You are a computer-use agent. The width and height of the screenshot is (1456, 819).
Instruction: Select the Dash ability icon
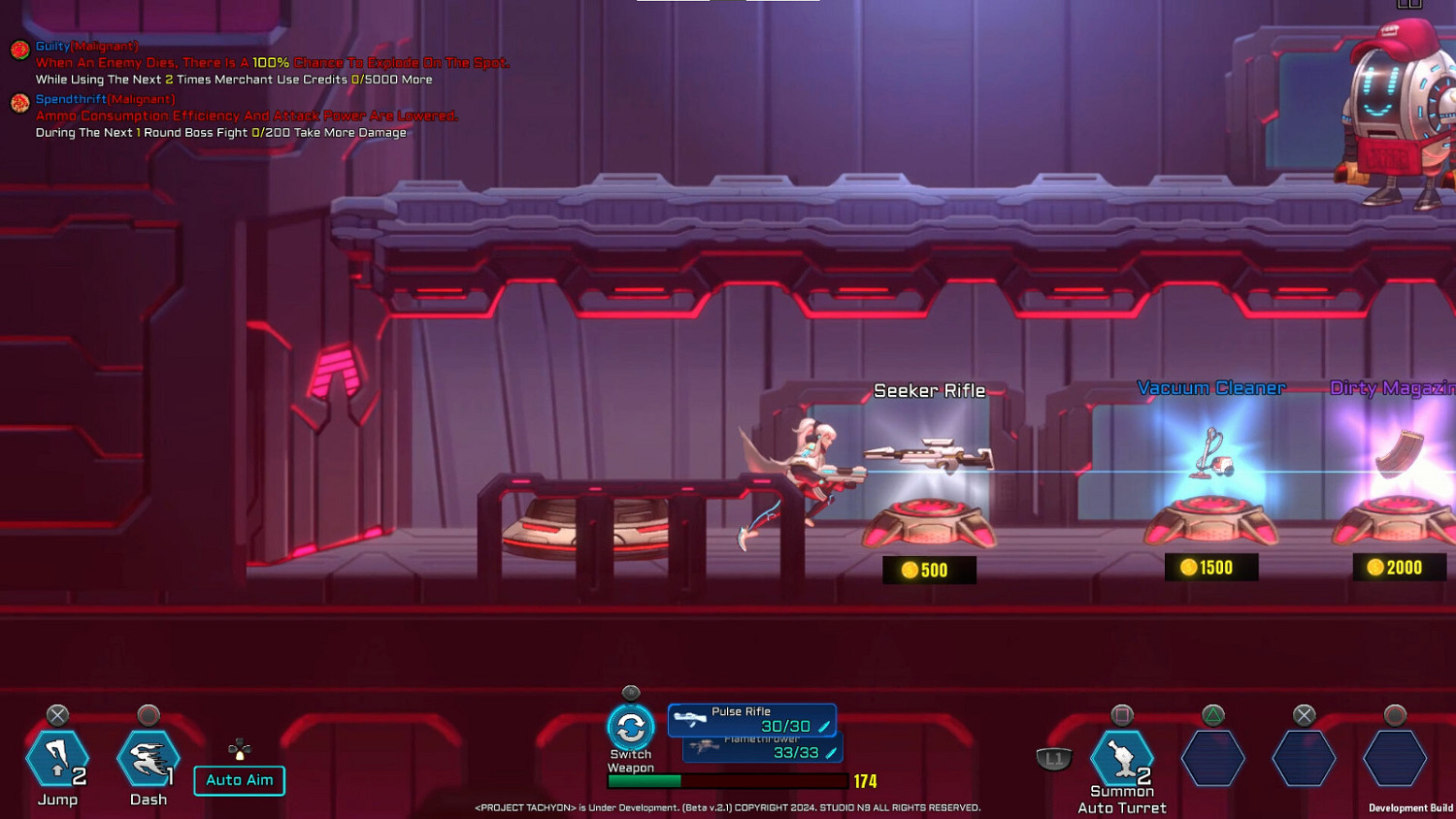coord(148,758)
